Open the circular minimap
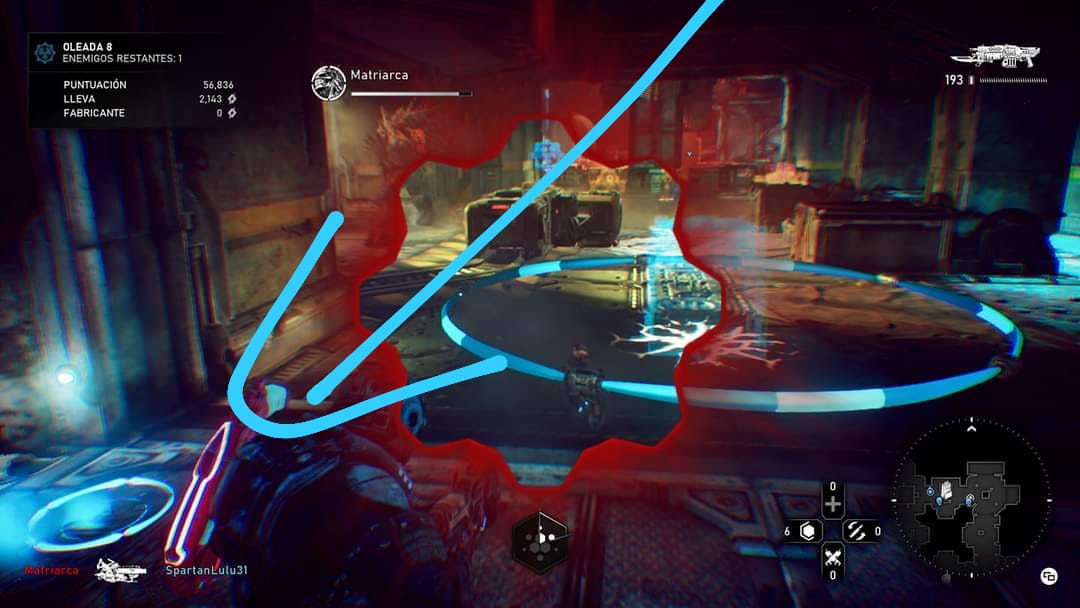1080x608 pixels. [970, 498]
